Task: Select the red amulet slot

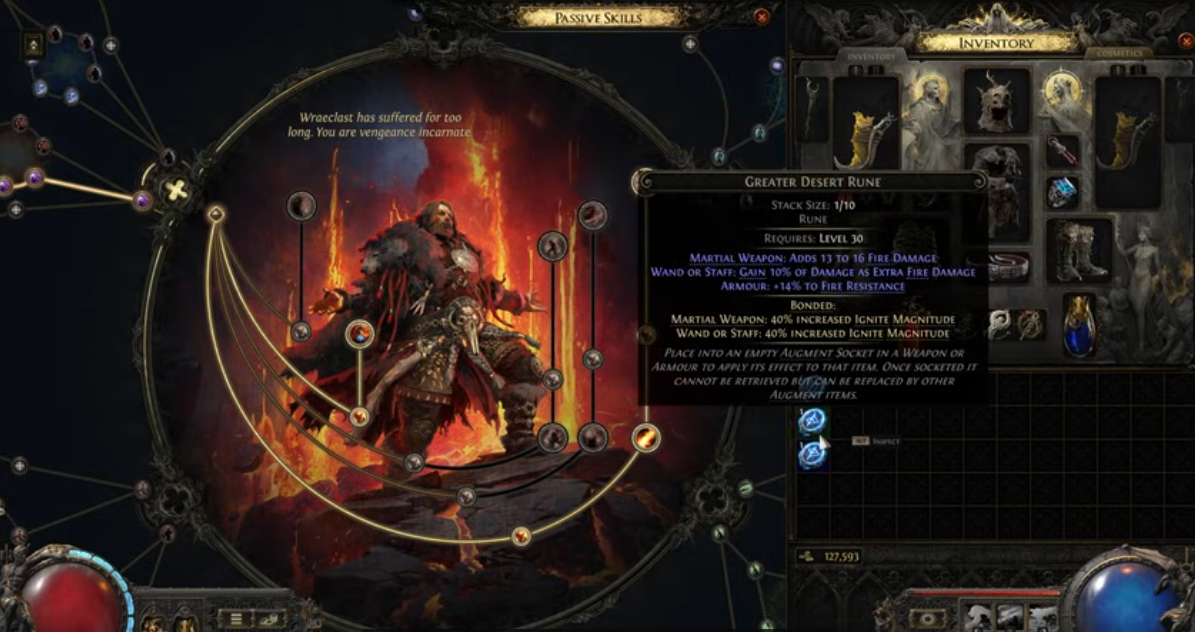Action: pos(1063,151)
